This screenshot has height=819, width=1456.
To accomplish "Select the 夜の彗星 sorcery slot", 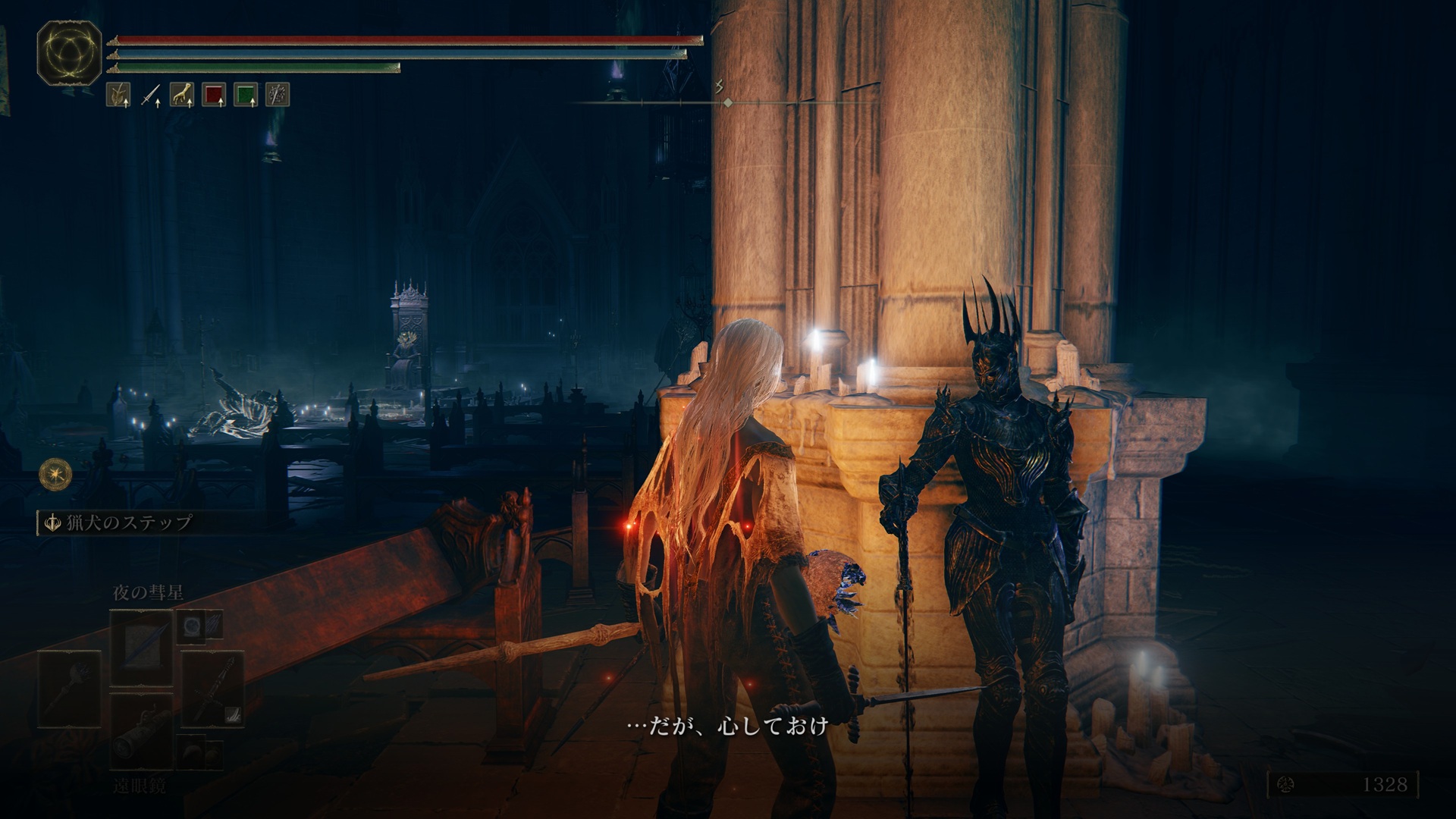I will click(142, 648).
